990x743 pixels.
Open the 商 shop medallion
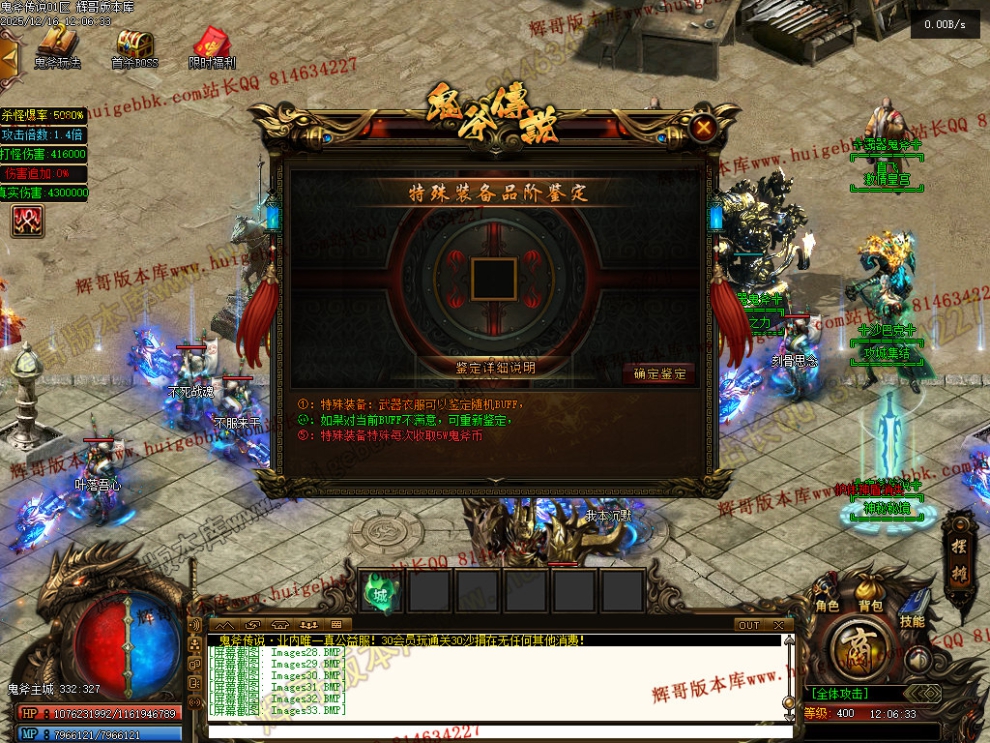coord(858,650)
